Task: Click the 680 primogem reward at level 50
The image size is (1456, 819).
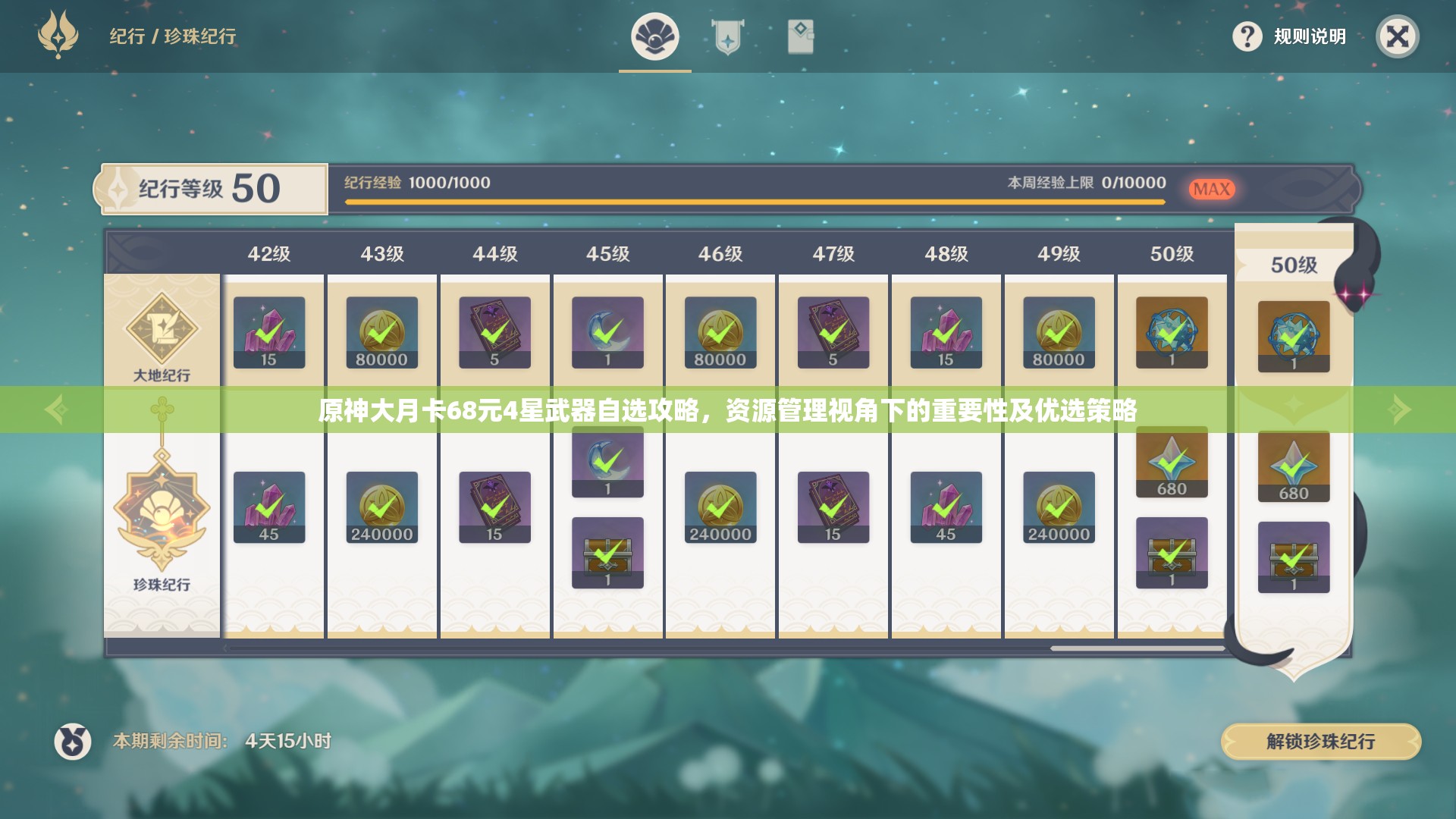Action: tap(1172, 463)
